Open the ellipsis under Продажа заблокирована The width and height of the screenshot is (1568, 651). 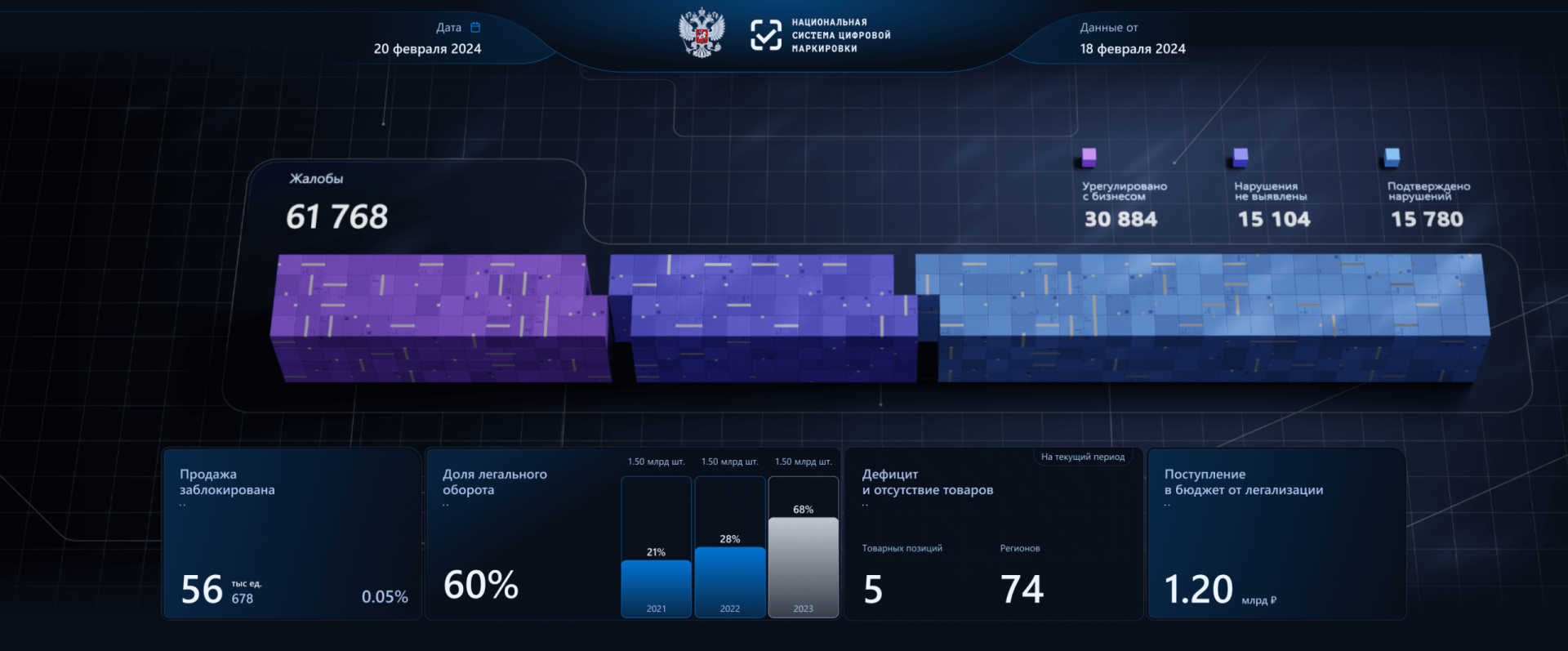click(x=183, y=504)
